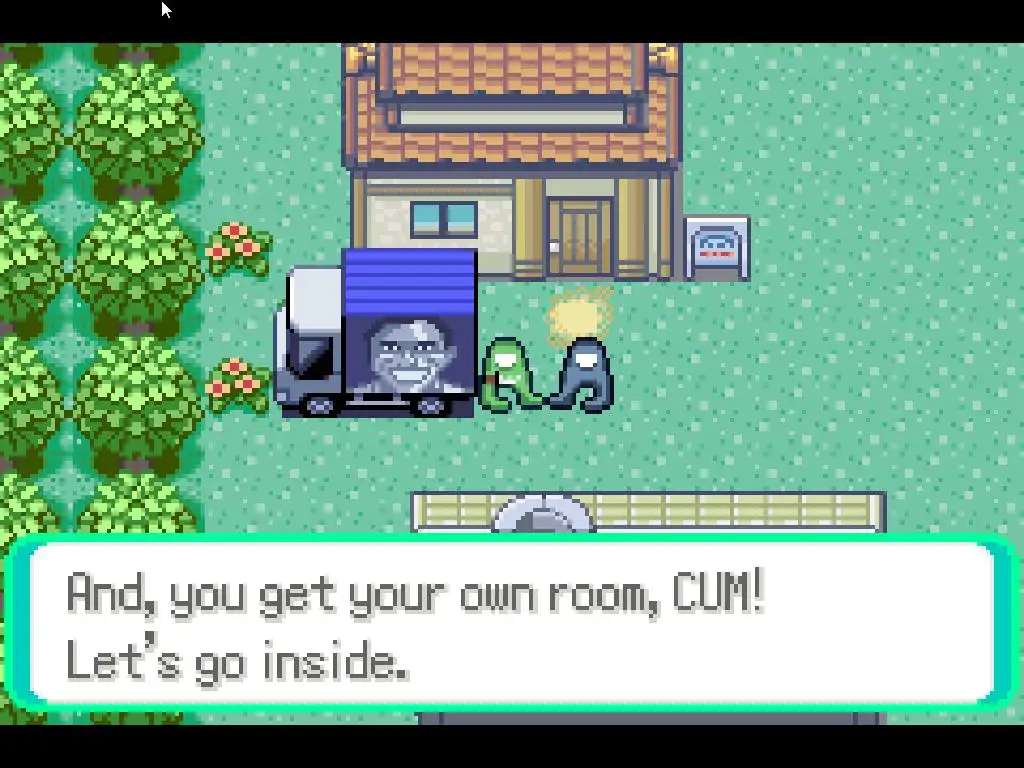Click the dialogue box to continue
This screenshot has width=1024, height=768.
point(512,624)
